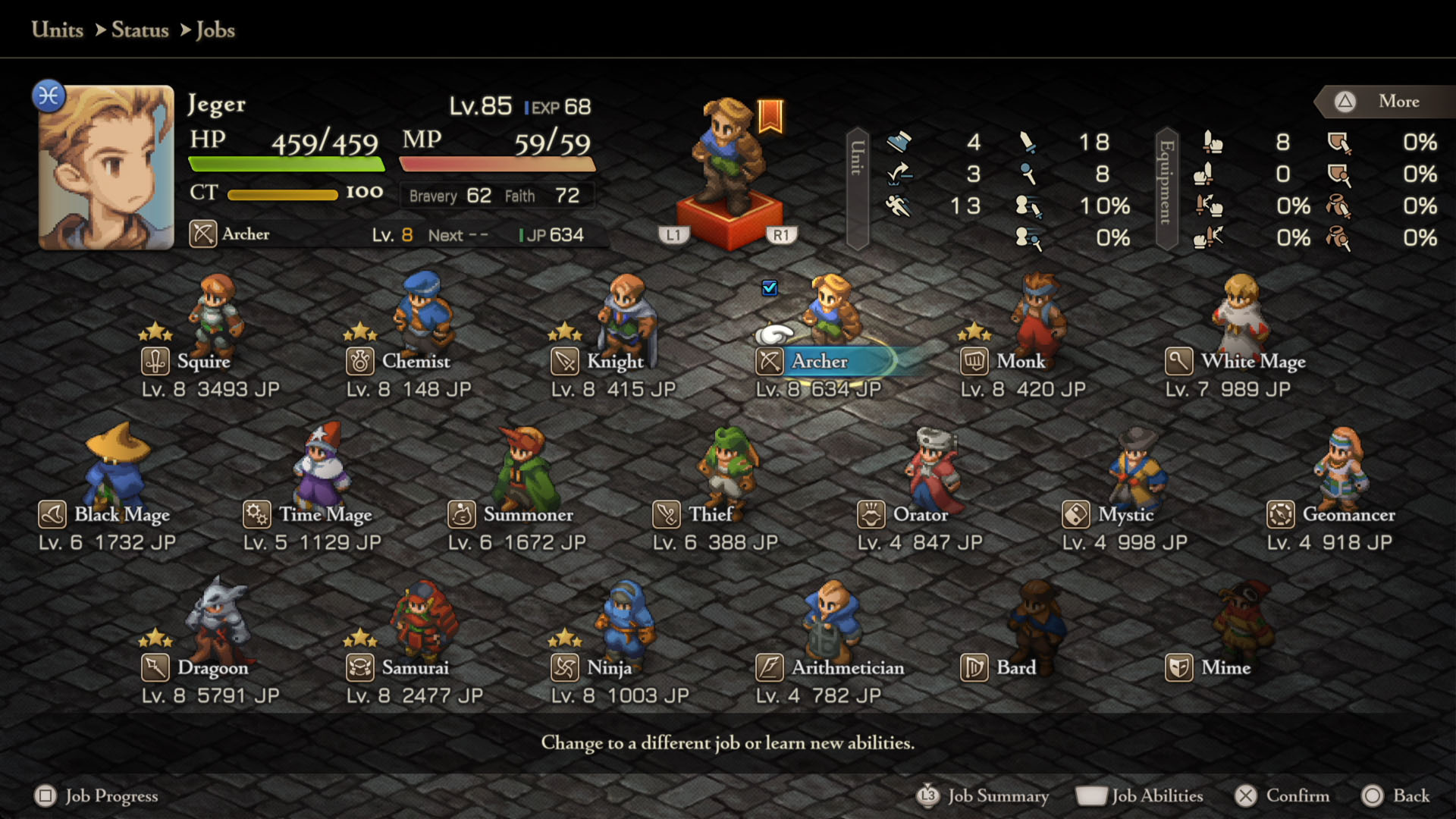Image resolution: width=1456 pixels, height=819 pixels.
Task: Select the locked Bard job
Action: 1015,668
